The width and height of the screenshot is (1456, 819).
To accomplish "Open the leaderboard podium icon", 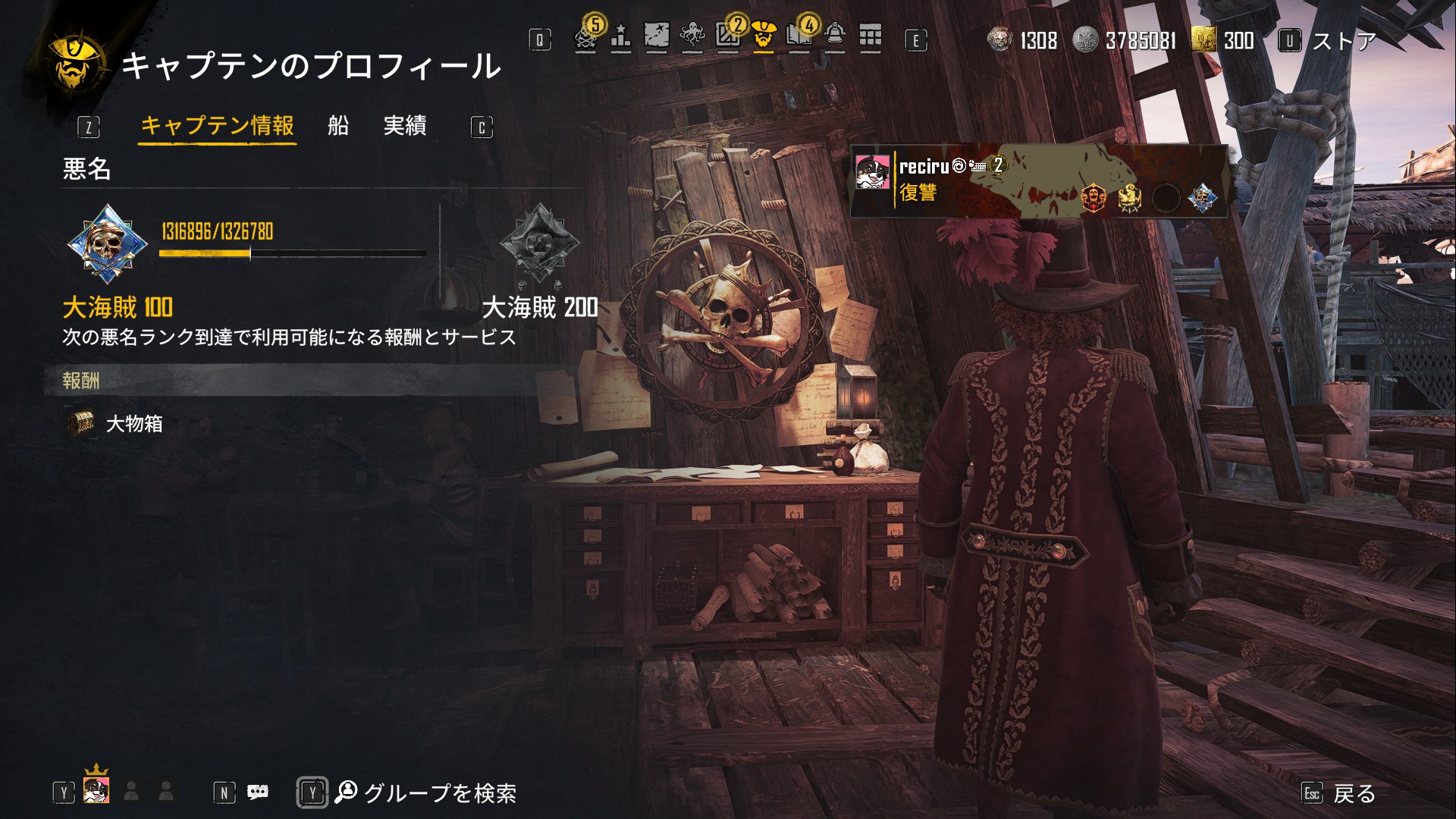I will [x=621, y=38].
